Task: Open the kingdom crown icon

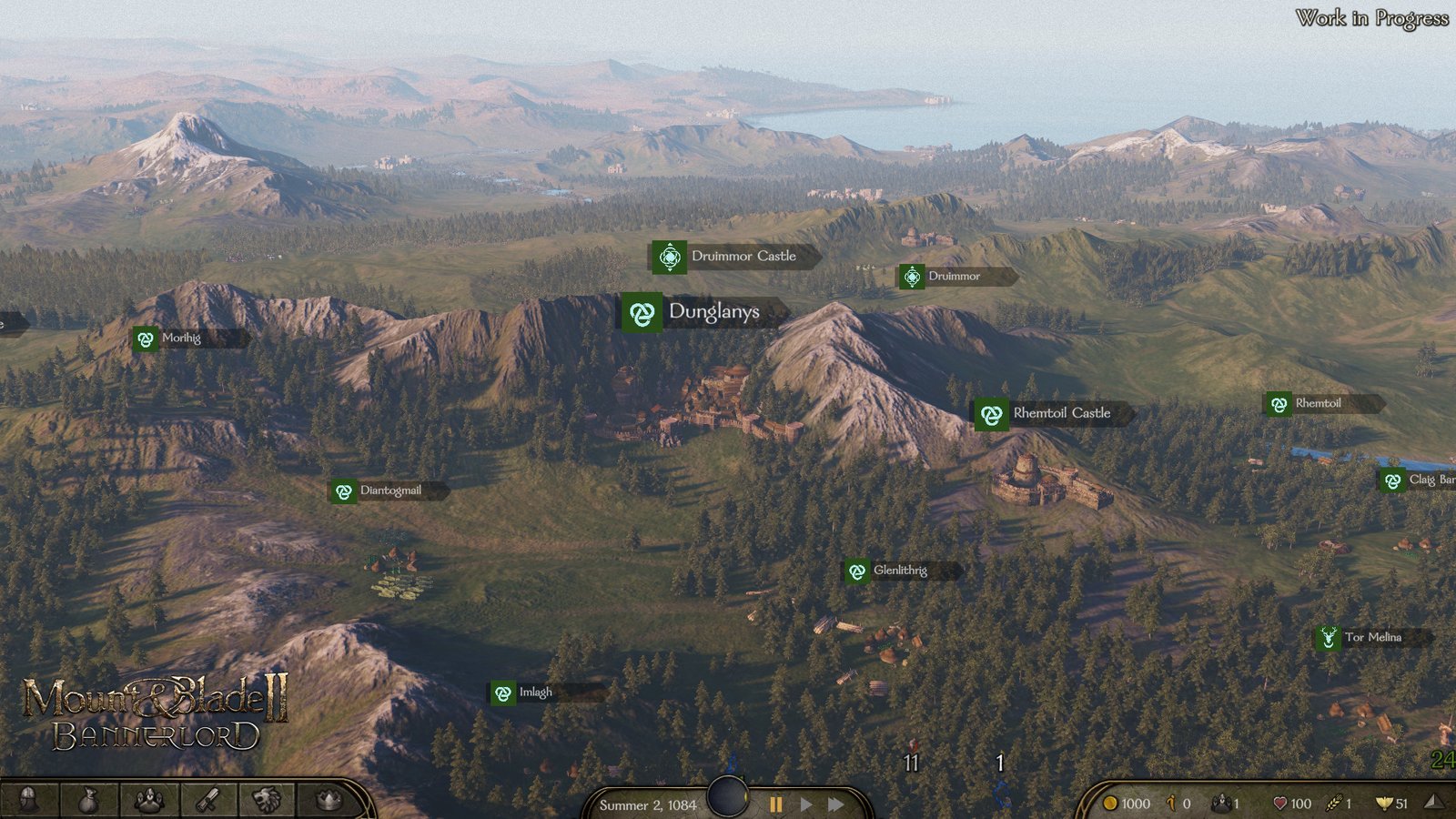Action: [329, 800]
